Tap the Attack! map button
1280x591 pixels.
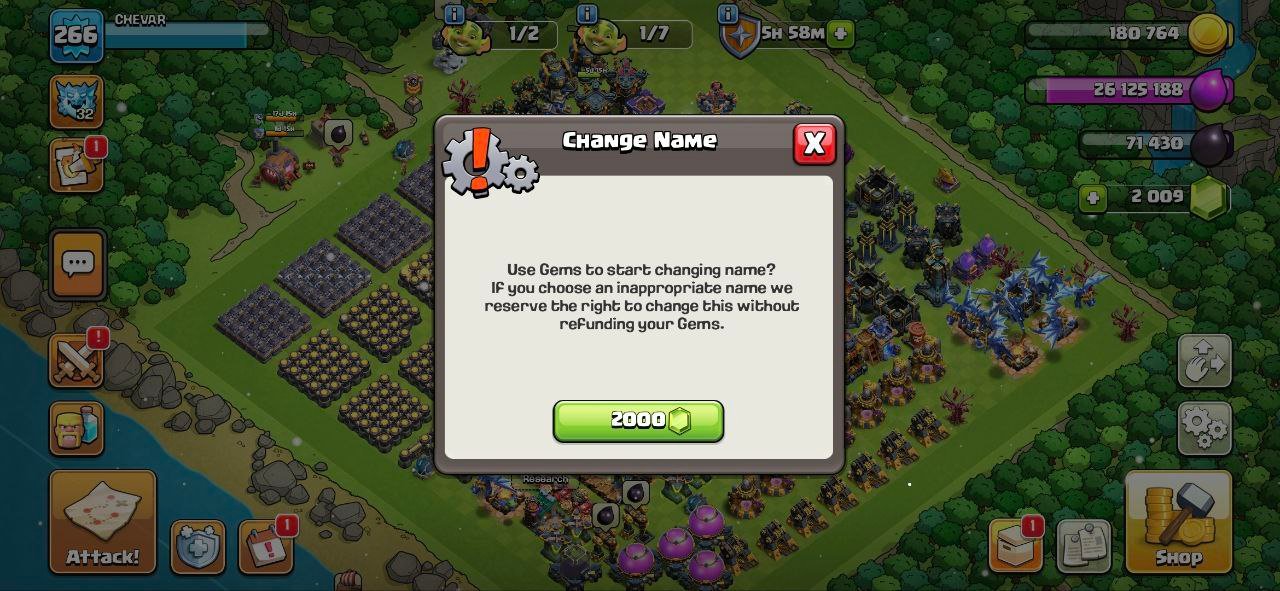103,521
